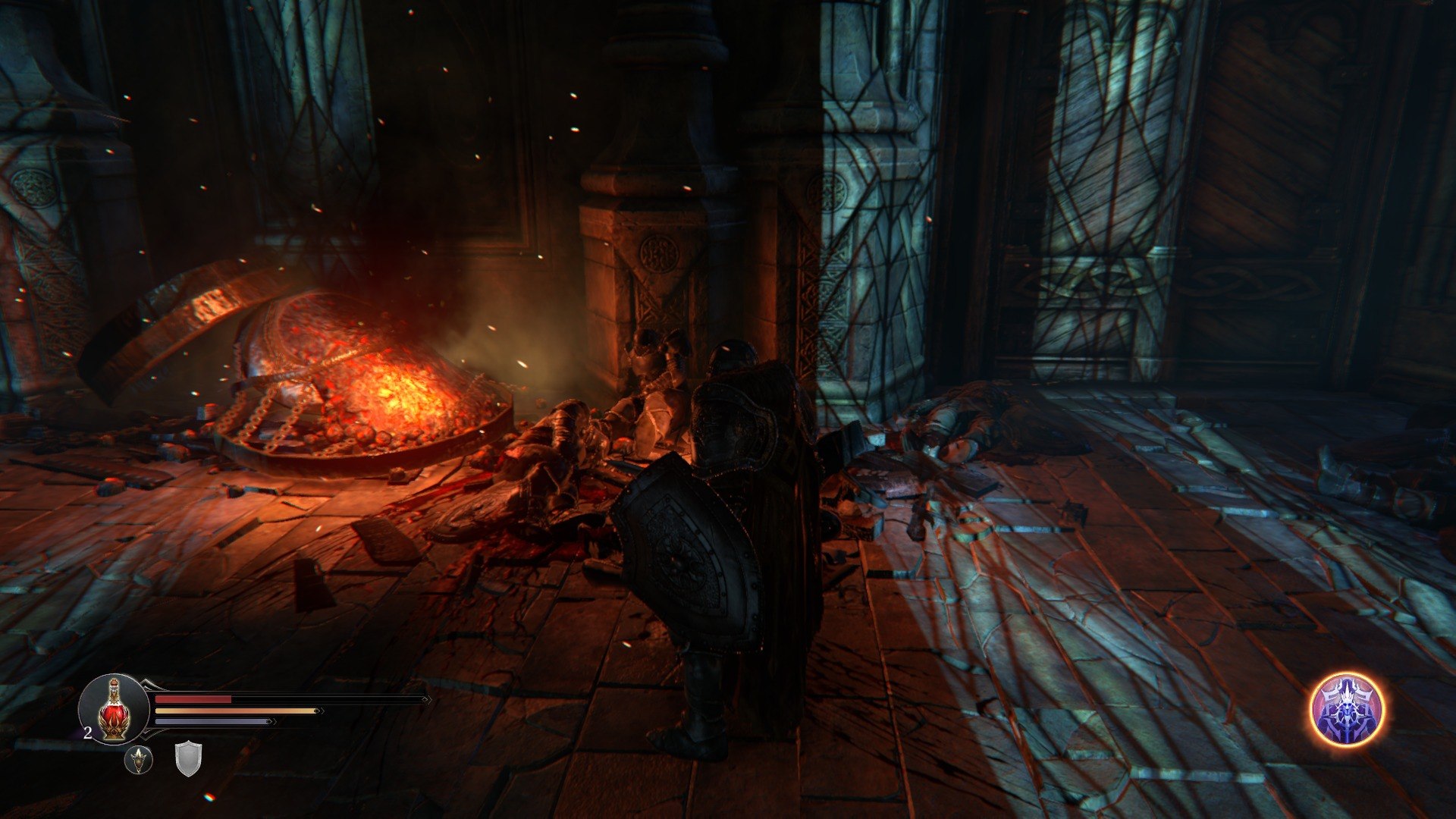Viewport: 1456px width, 819px height.
Task: Select the silver shield icon
Action: 188,758
